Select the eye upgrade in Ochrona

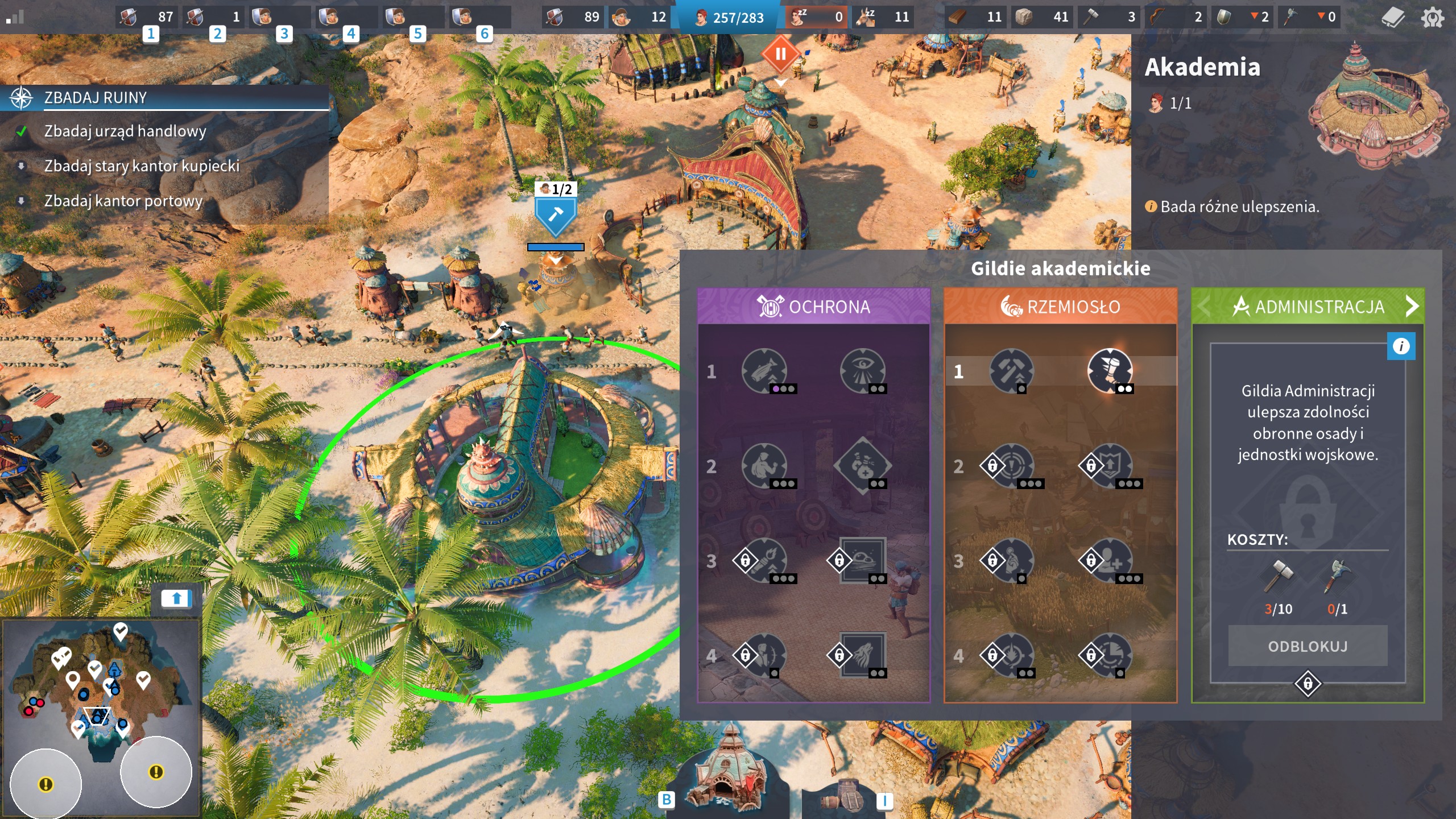863,371
